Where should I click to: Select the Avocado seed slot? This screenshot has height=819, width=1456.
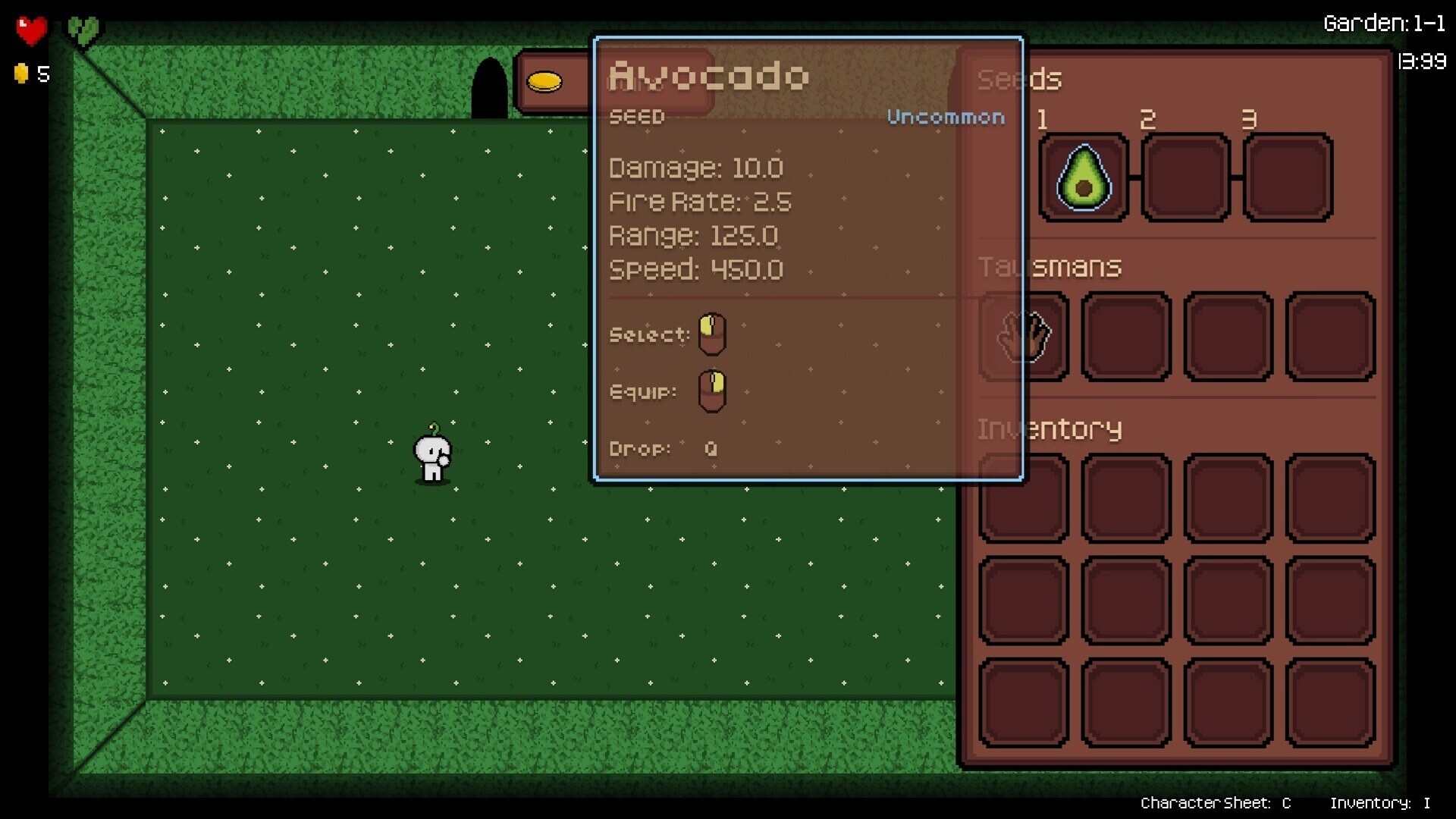tap(1083, 178)
